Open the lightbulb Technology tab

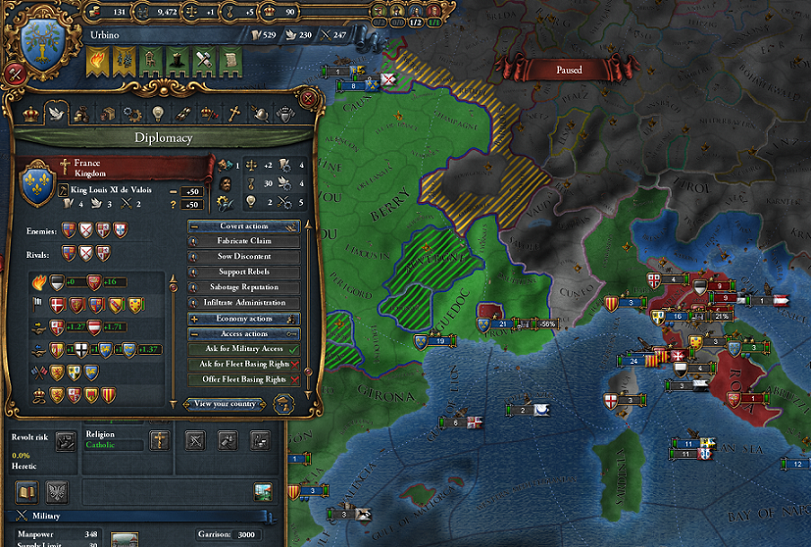(157, 113)
